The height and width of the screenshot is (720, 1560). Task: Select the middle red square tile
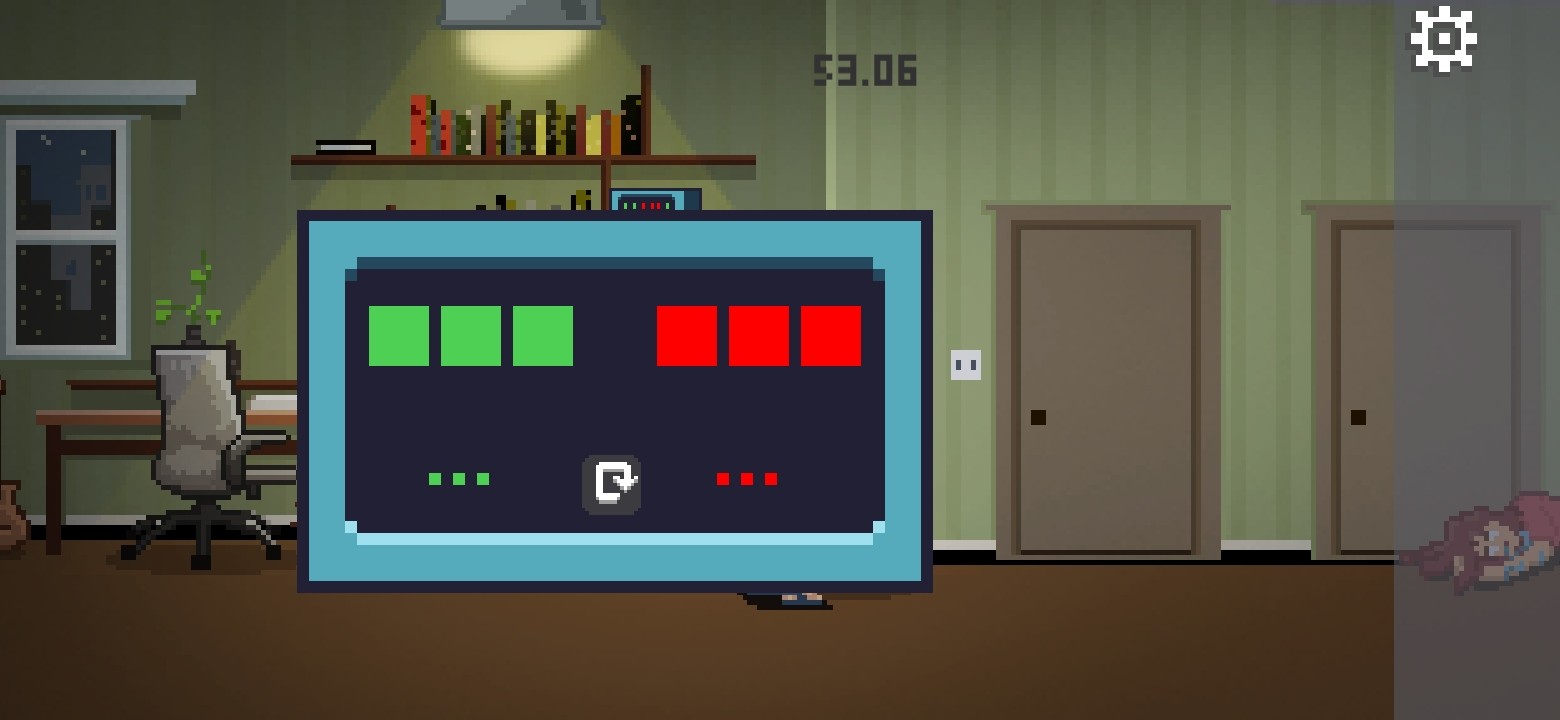(x=758, y=336)
